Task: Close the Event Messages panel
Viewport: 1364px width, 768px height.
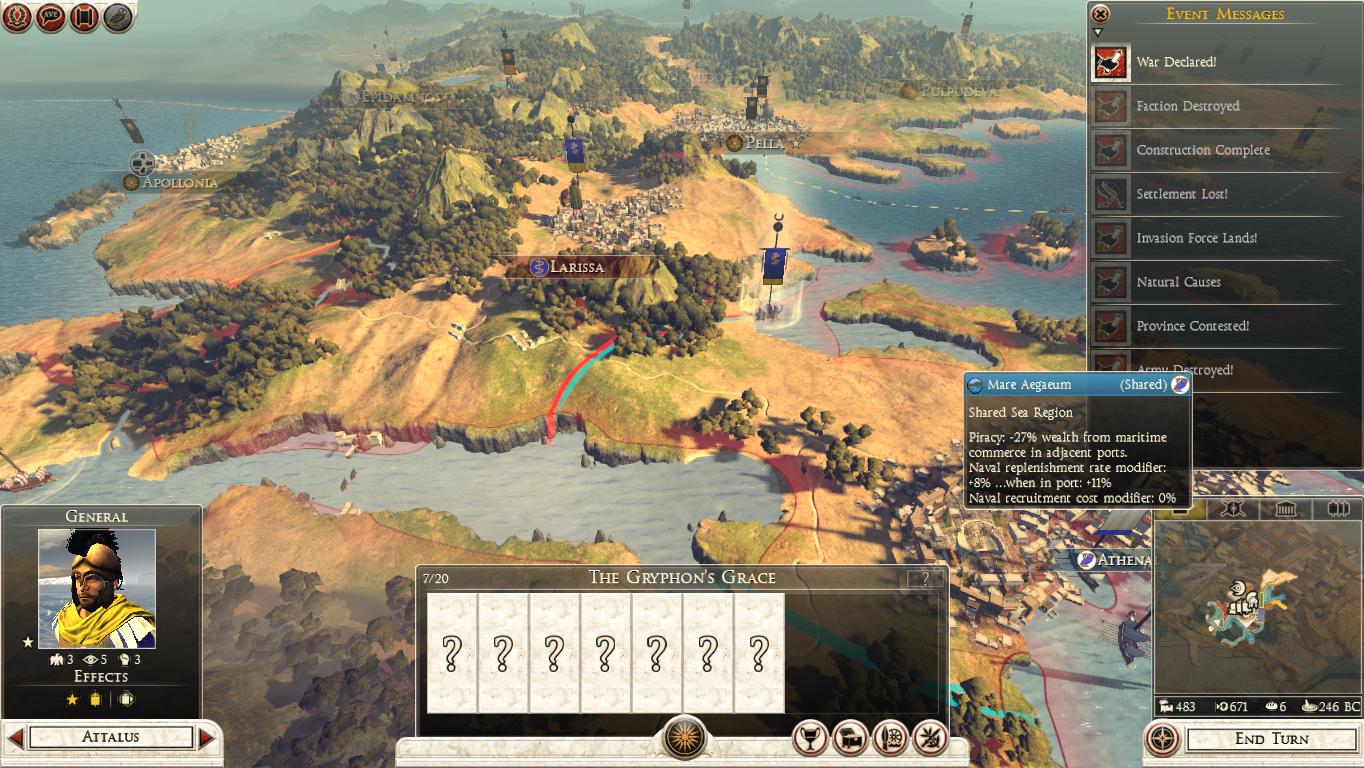Action: [1100, 14]
